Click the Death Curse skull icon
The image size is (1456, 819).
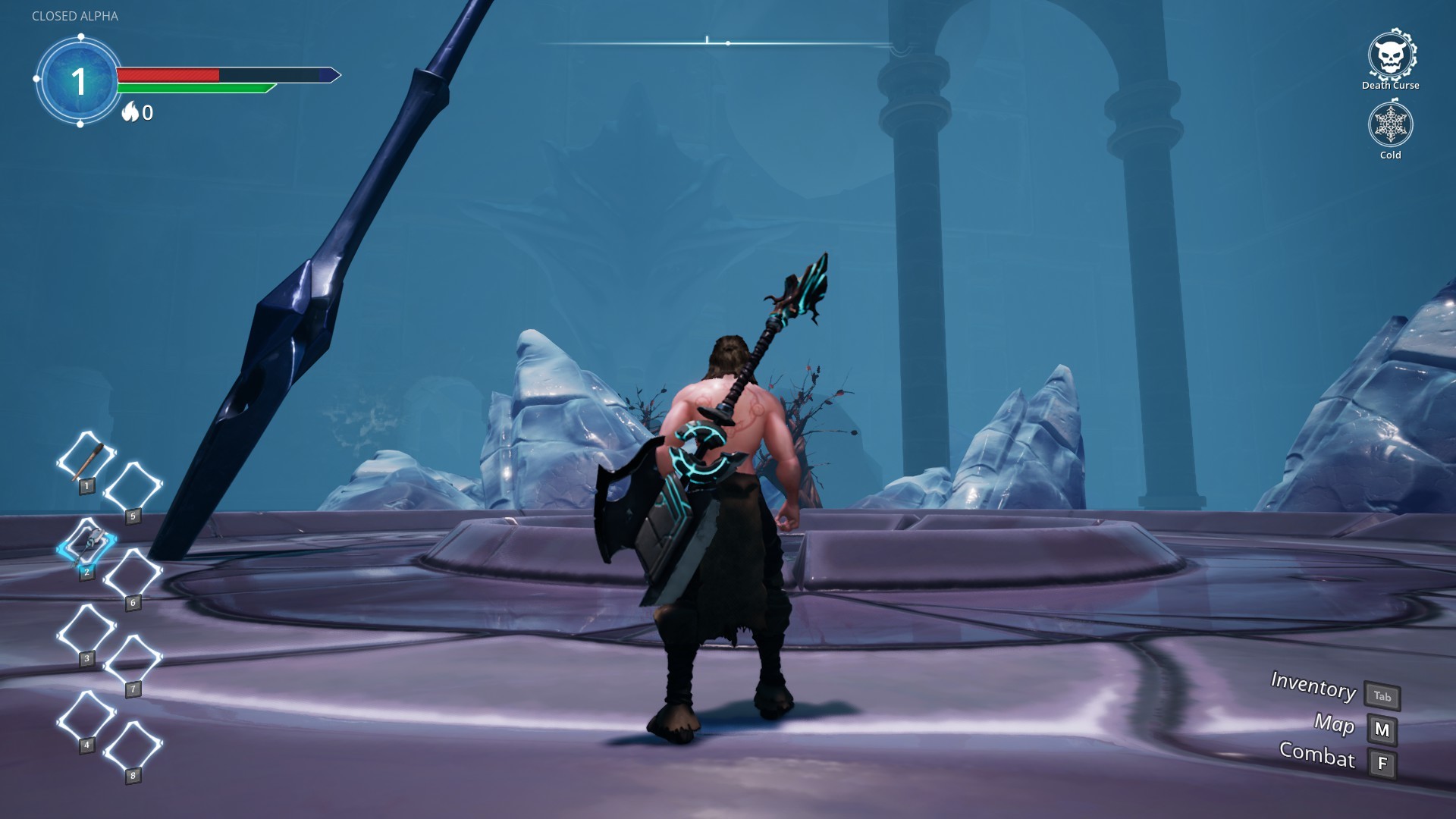point(1390,55)
